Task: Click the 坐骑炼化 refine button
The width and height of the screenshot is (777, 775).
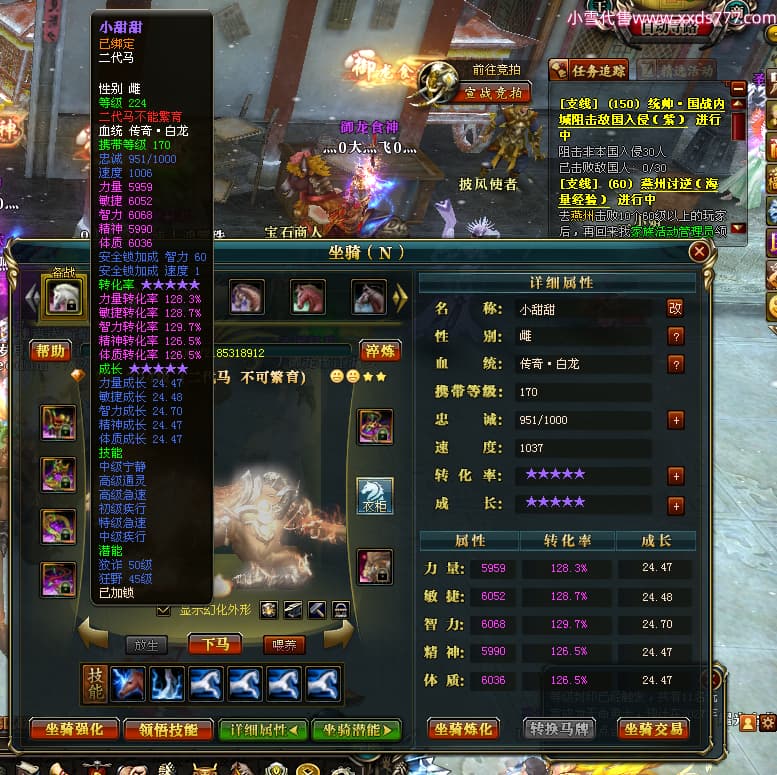Action: (463, 729)
